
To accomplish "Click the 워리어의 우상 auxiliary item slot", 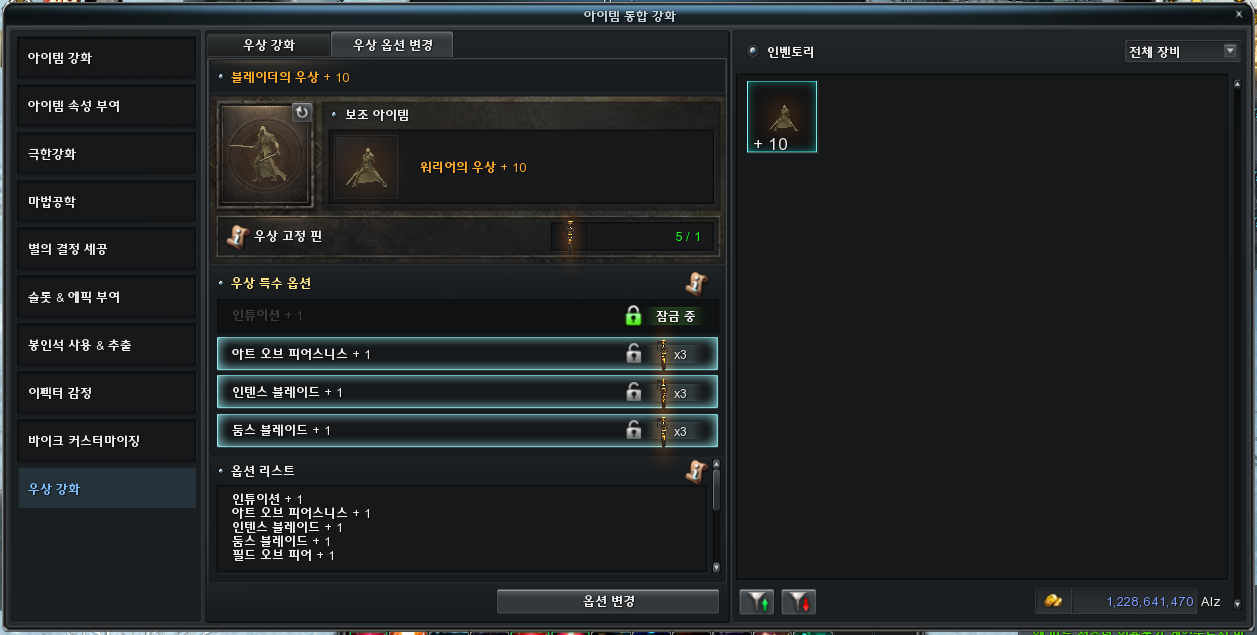I will pyautogui.click(x=366, y=167).
